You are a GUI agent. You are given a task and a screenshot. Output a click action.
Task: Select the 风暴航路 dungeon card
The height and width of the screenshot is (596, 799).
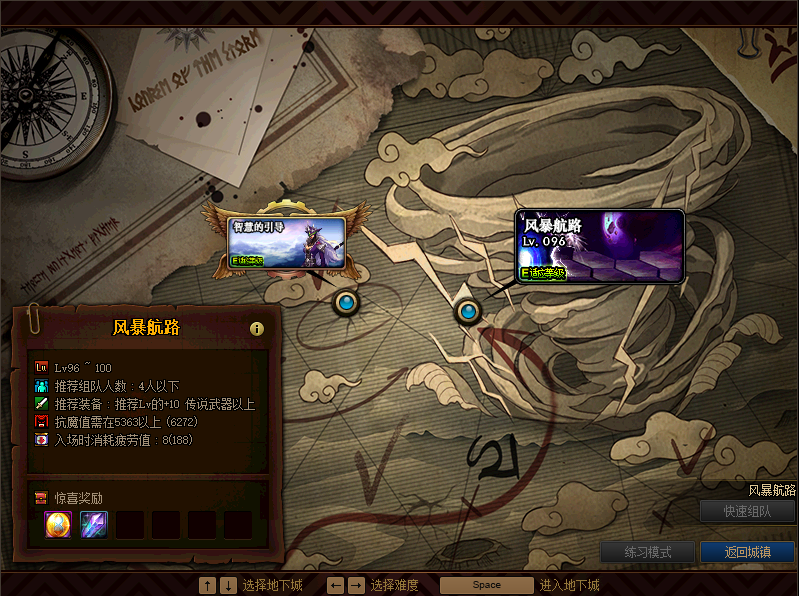[599, 246]
